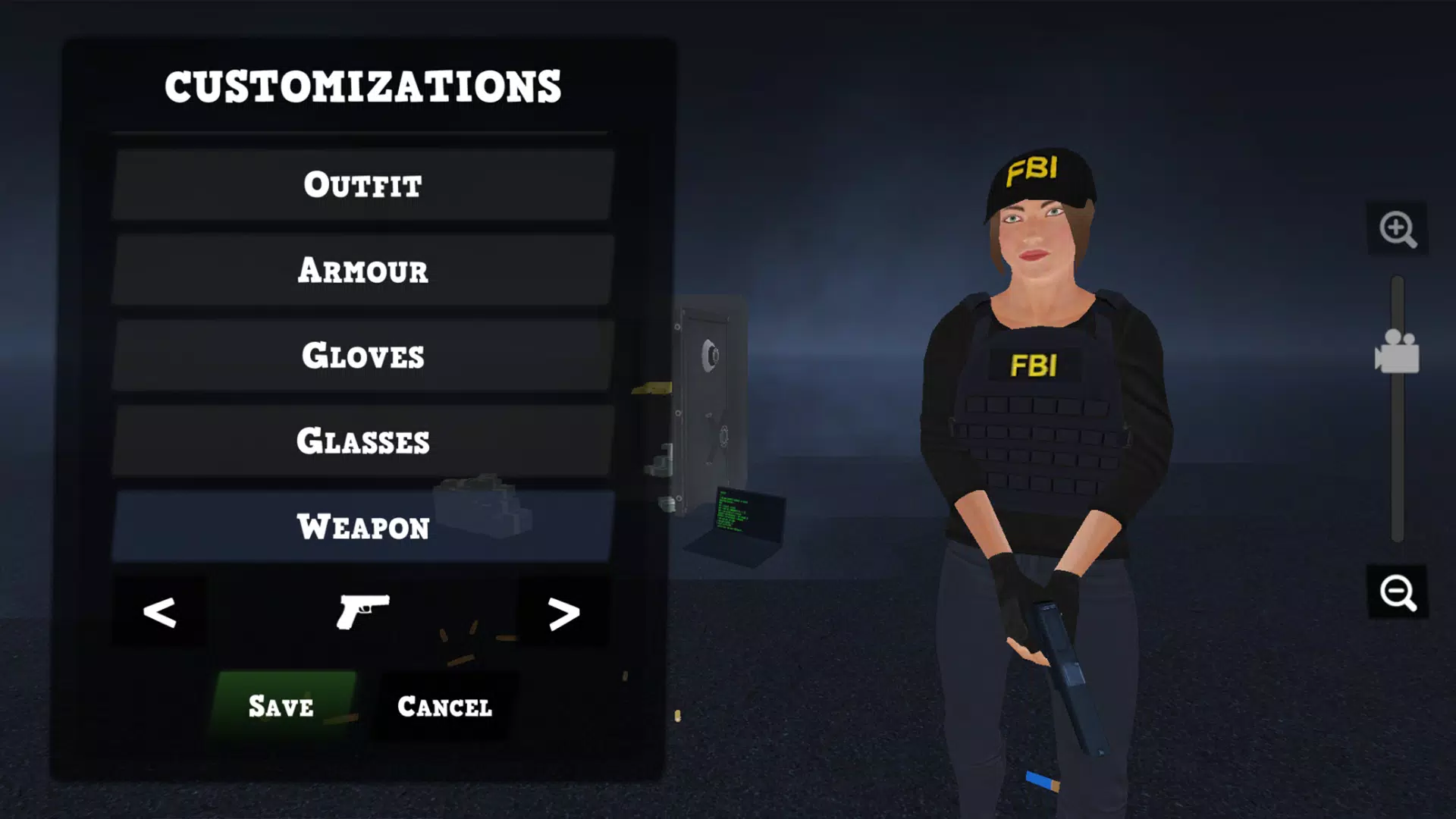
Task: Open the Outfit customization menu
Action: point(362,184)
